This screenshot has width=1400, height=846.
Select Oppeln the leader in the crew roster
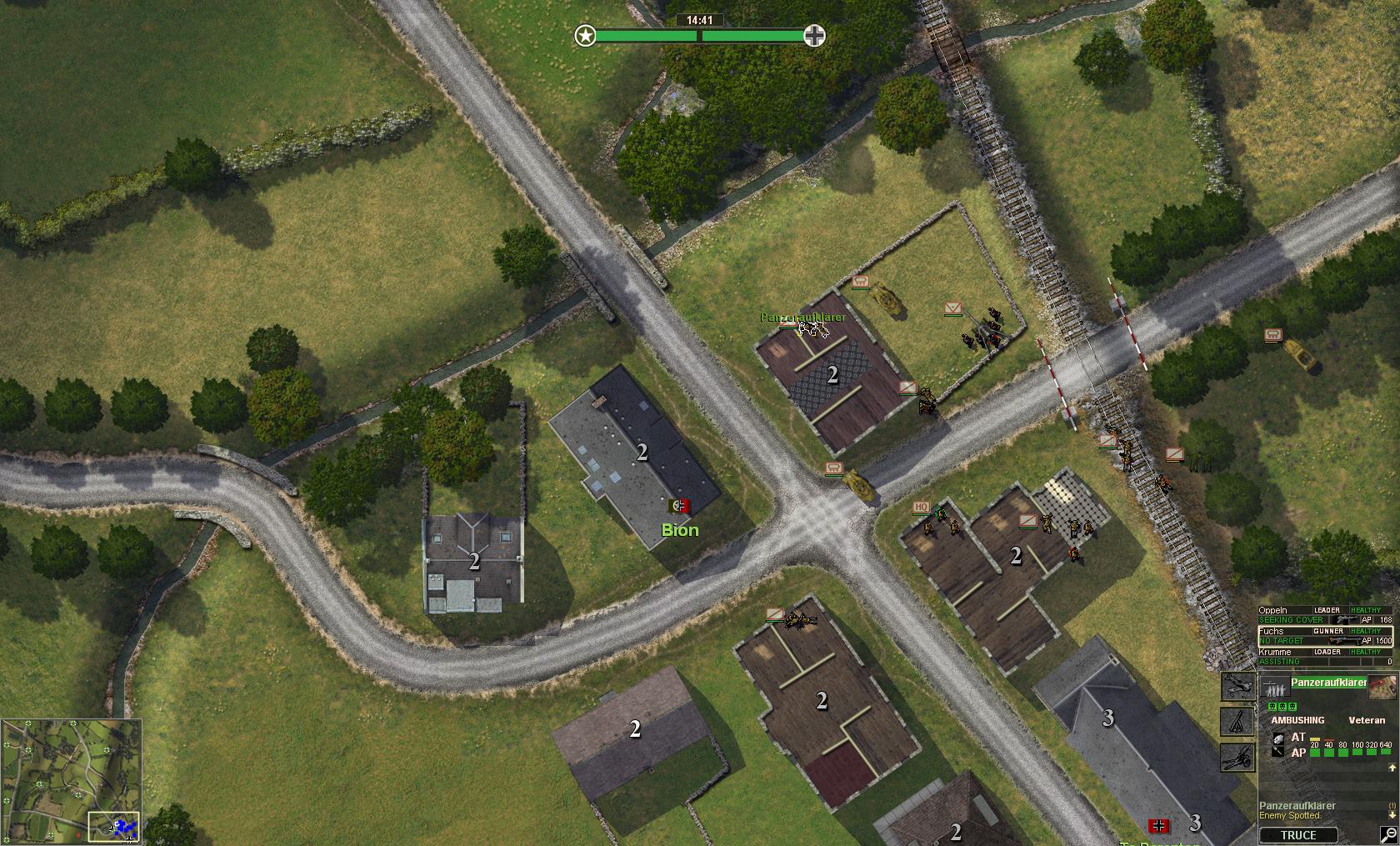(x=1272, y=610)
